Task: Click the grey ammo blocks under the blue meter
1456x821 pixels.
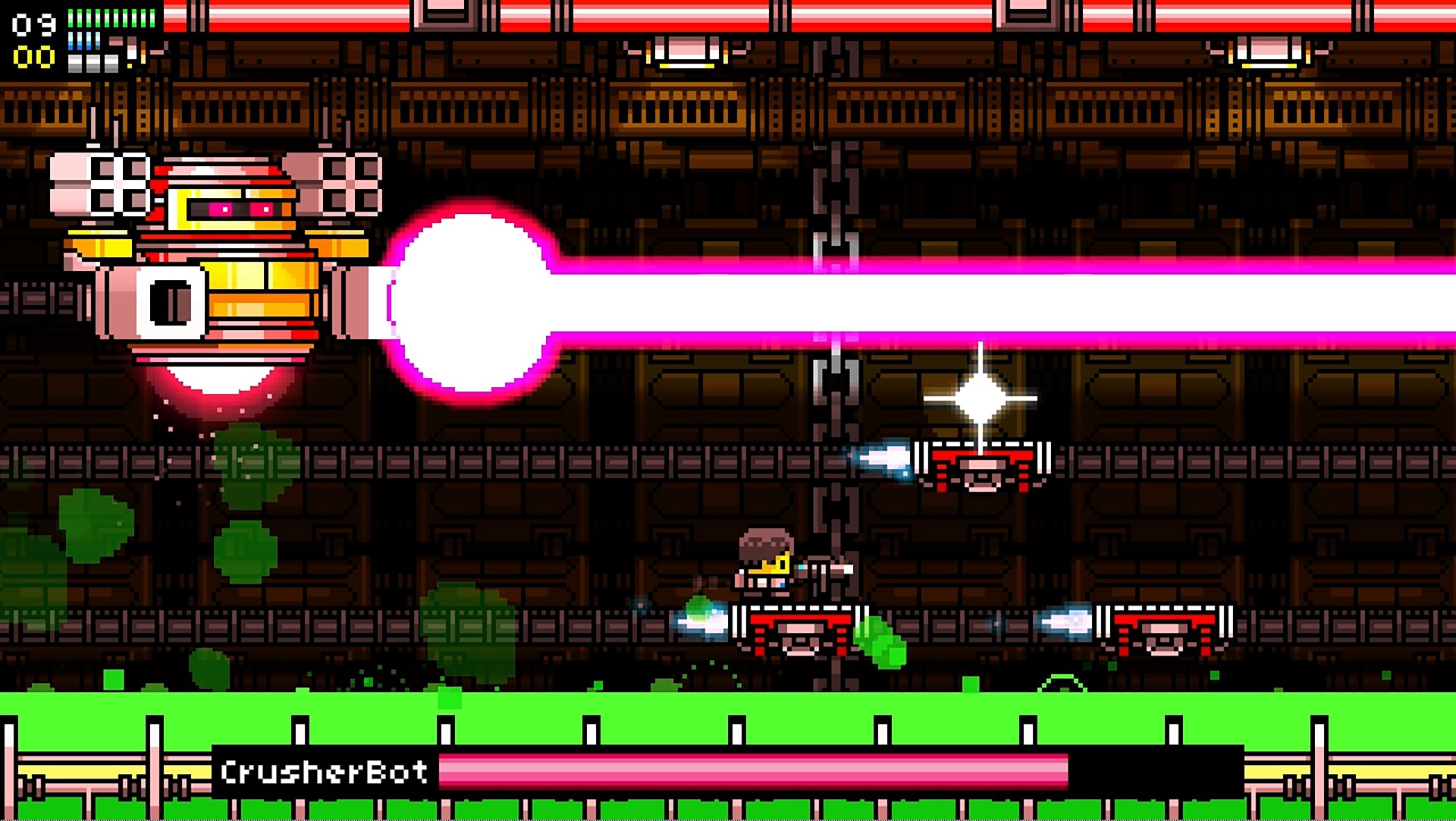Action: [x=93, y=64]
